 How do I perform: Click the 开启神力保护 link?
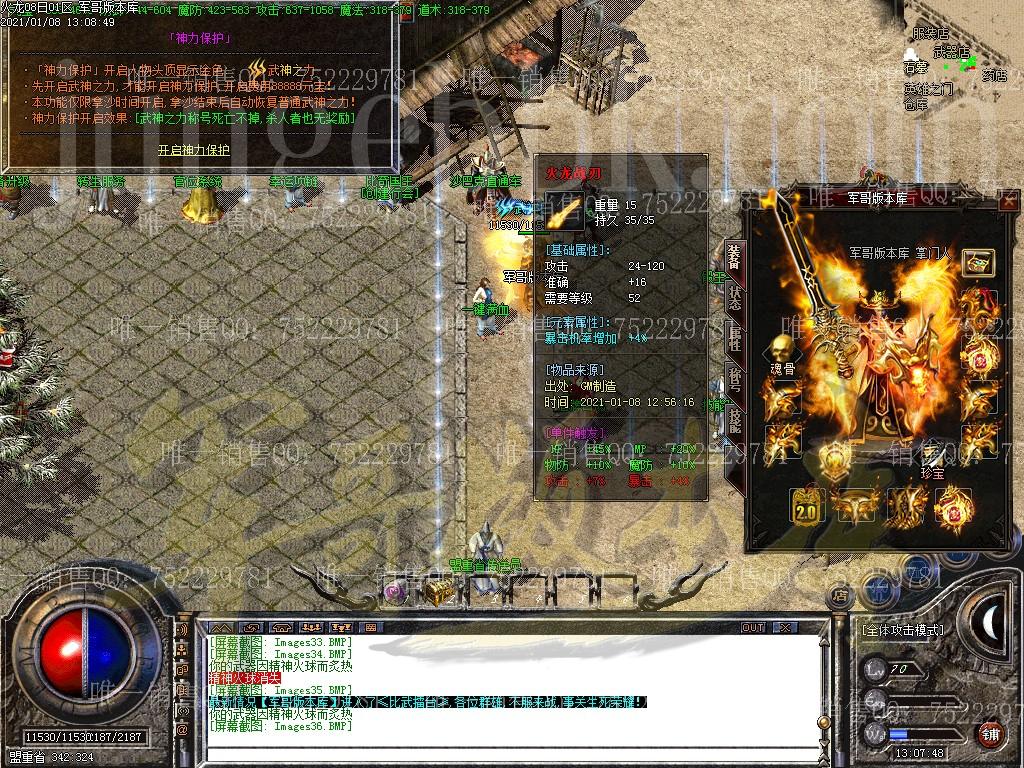pyautogui.click(x=193, y=150)
